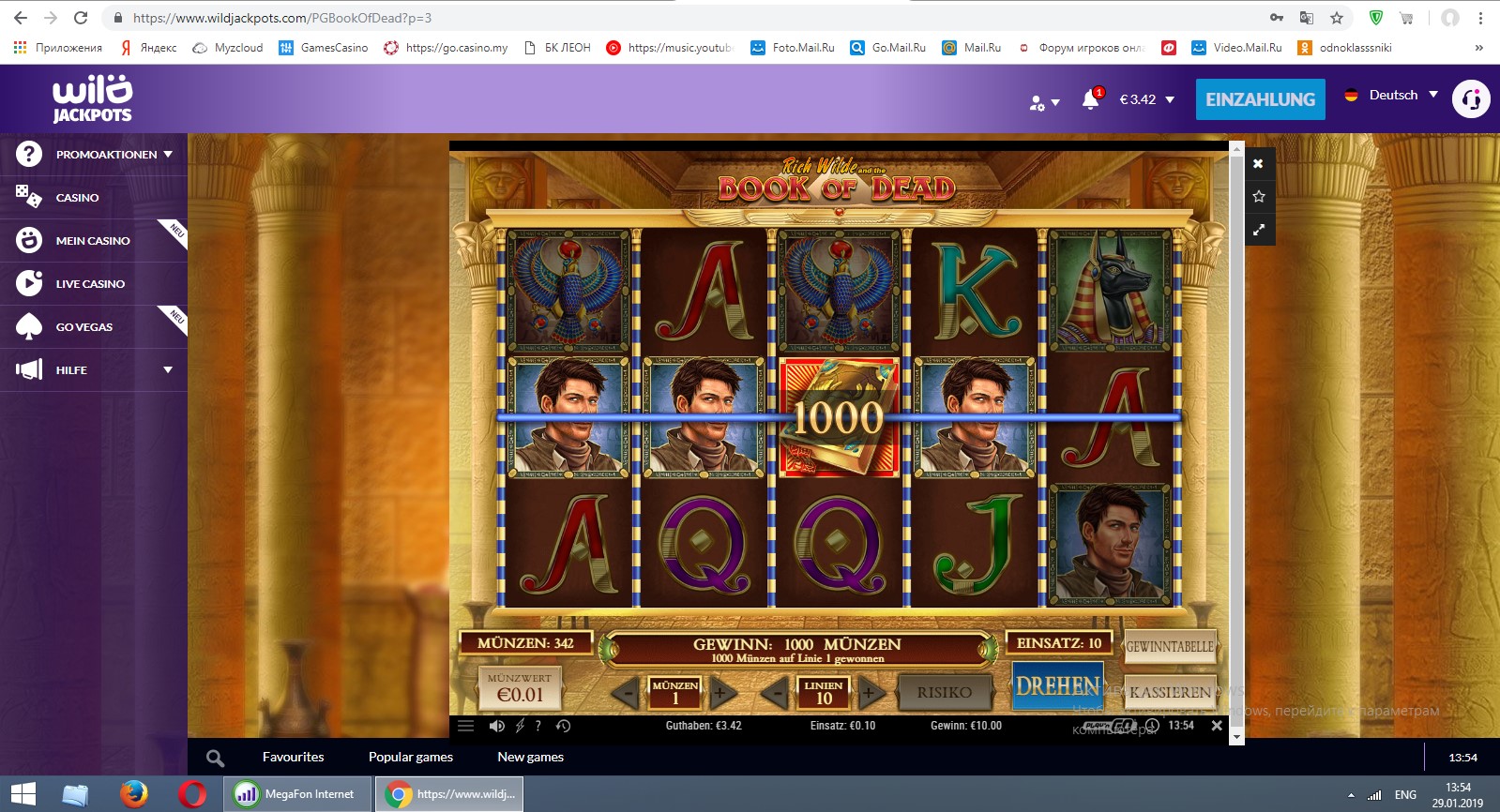
Task: Switch to the New games tab
Action: tap(530, 757)
